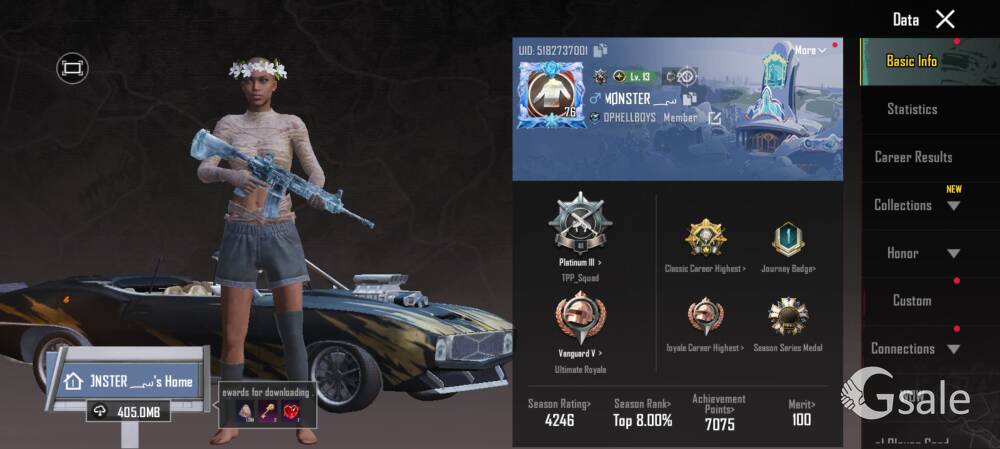Open the Statistics tab
1000x449 pixels.
point(912,109)
